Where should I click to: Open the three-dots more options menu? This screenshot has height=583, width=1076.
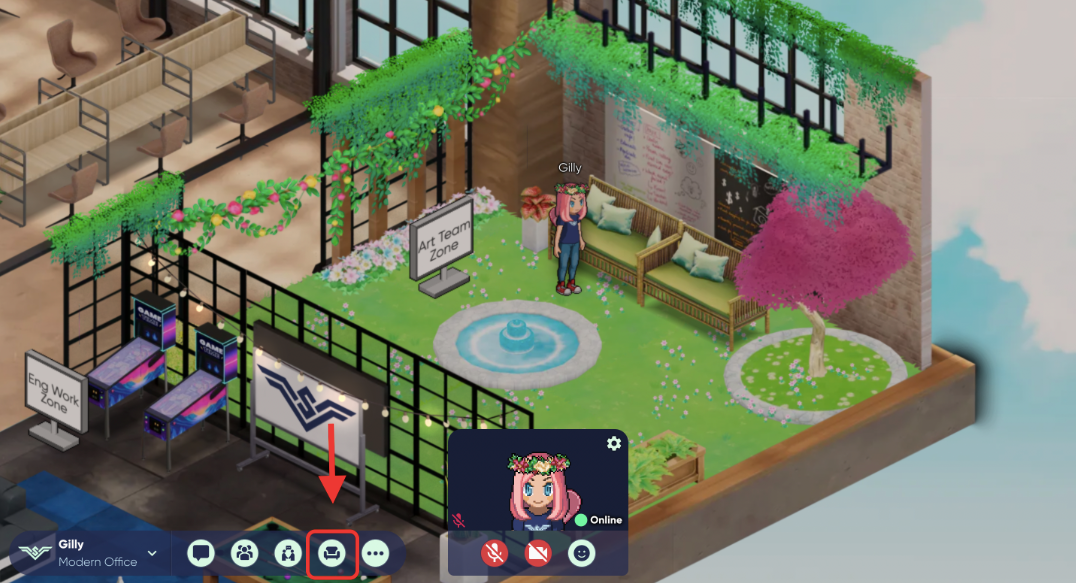tap(376, 552)
